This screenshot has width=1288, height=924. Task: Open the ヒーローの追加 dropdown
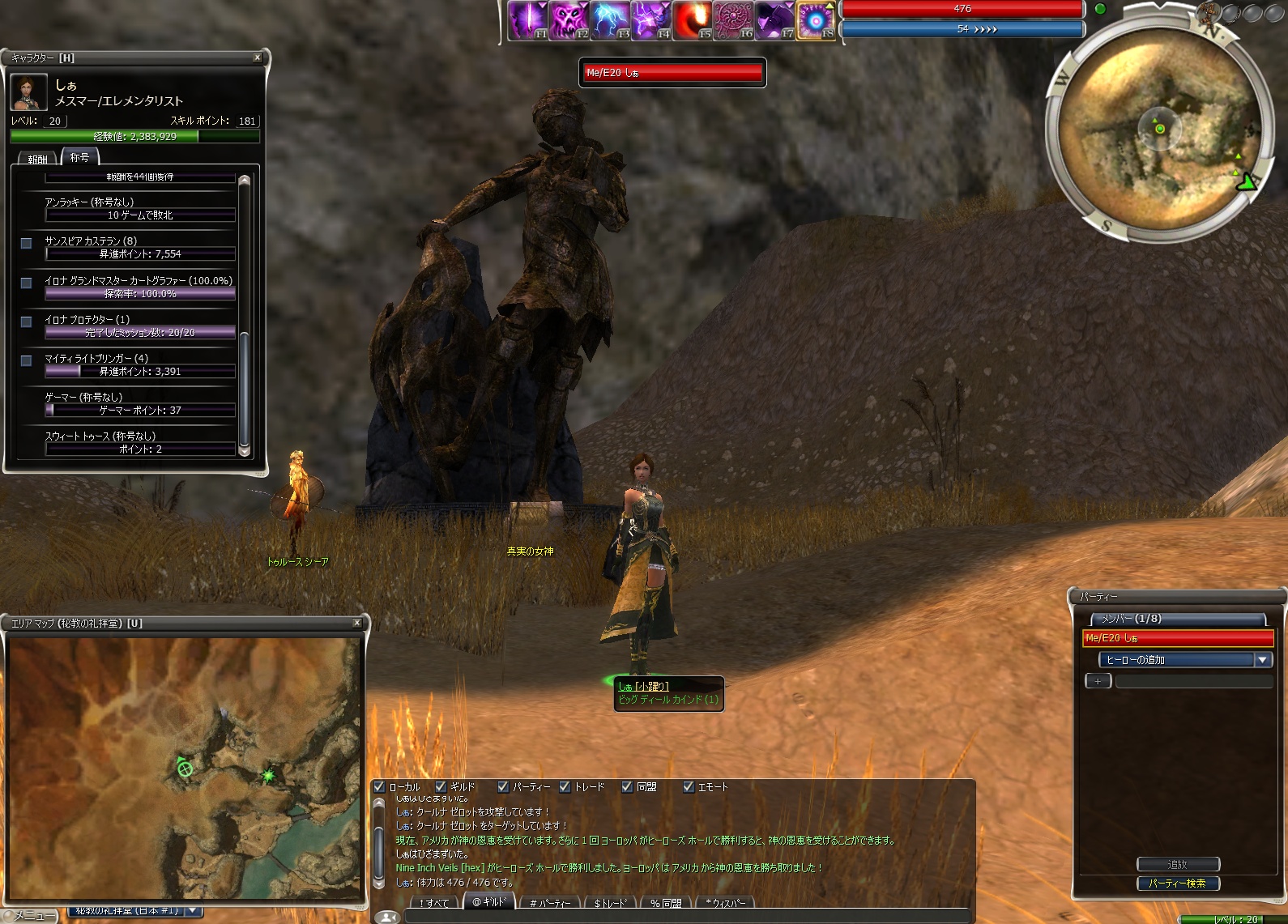pos(1262,660)
